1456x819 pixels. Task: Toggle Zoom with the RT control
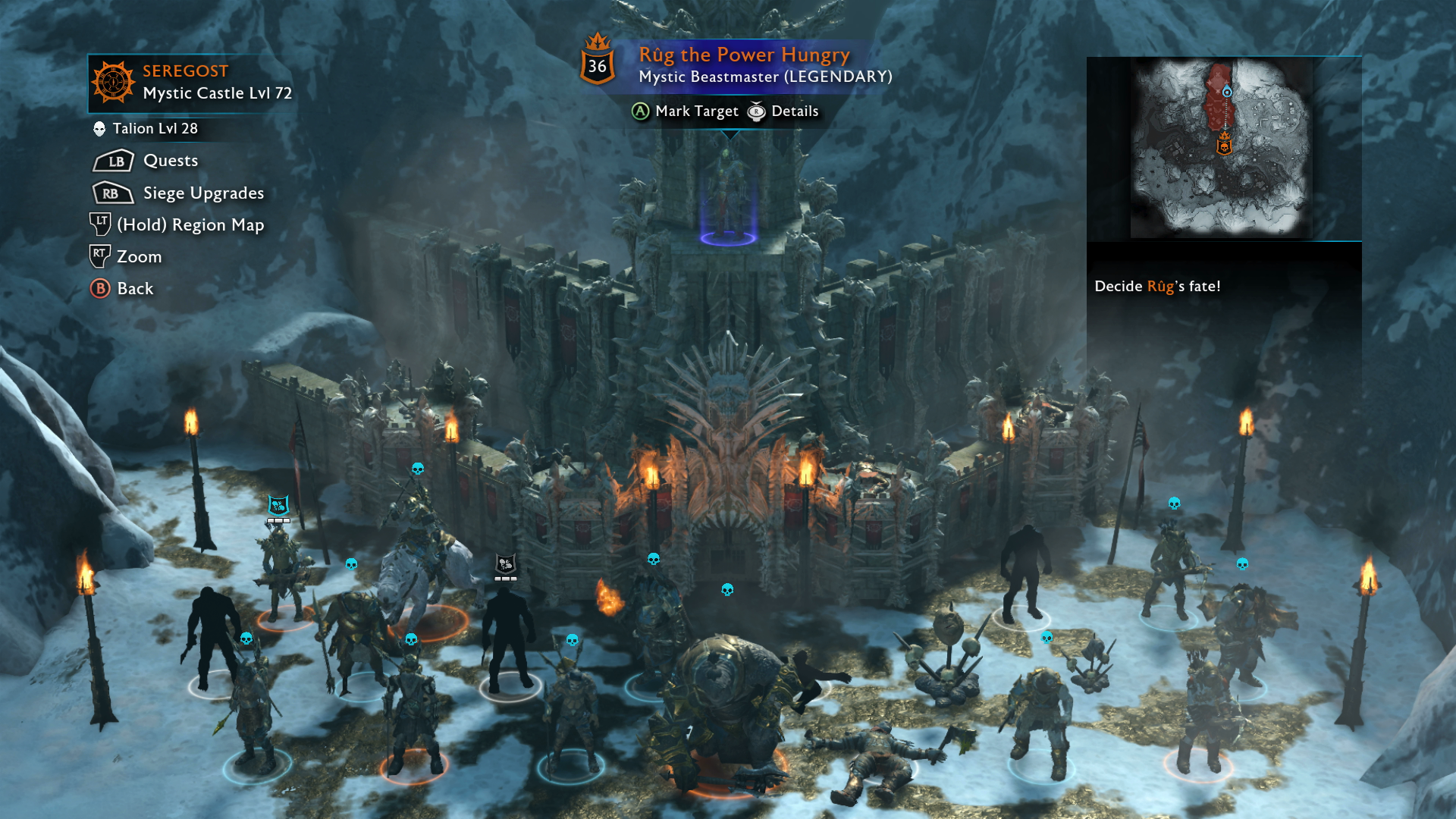(99, 256)
